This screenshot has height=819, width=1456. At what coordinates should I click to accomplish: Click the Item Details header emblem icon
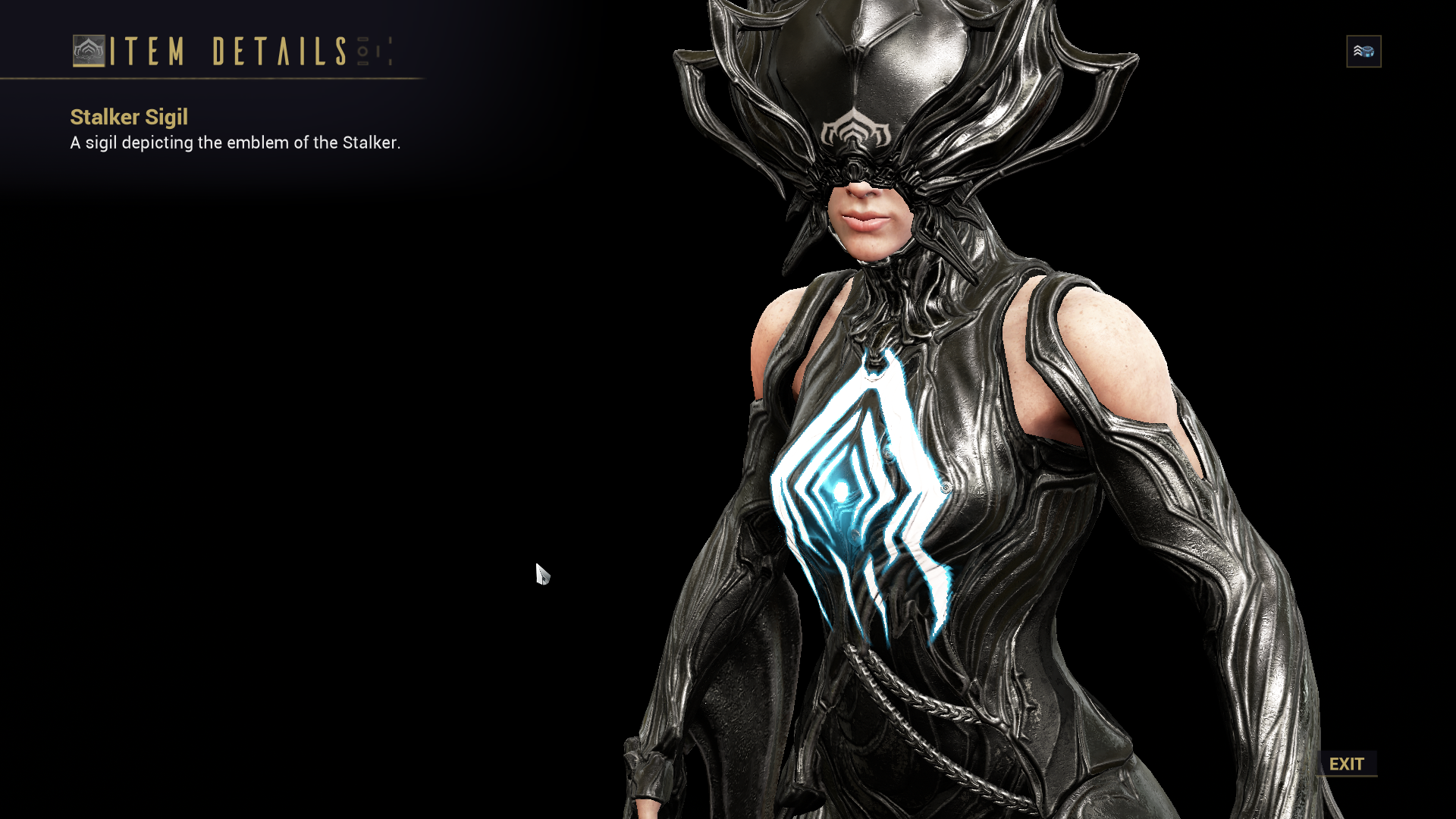coord(89,51)
